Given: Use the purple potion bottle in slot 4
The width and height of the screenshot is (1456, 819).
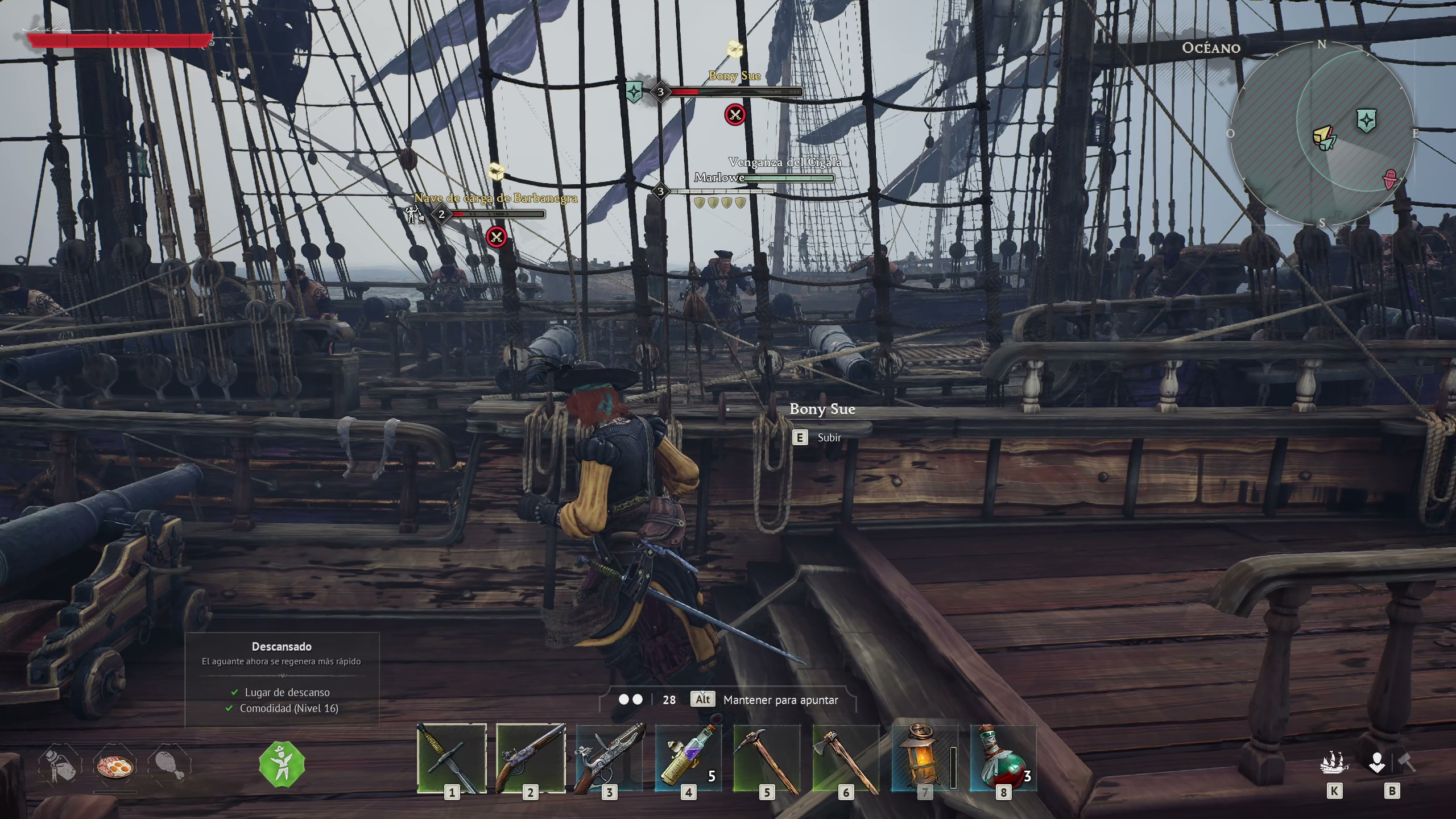Looking at the screenshot, I should tap(688, 758).
